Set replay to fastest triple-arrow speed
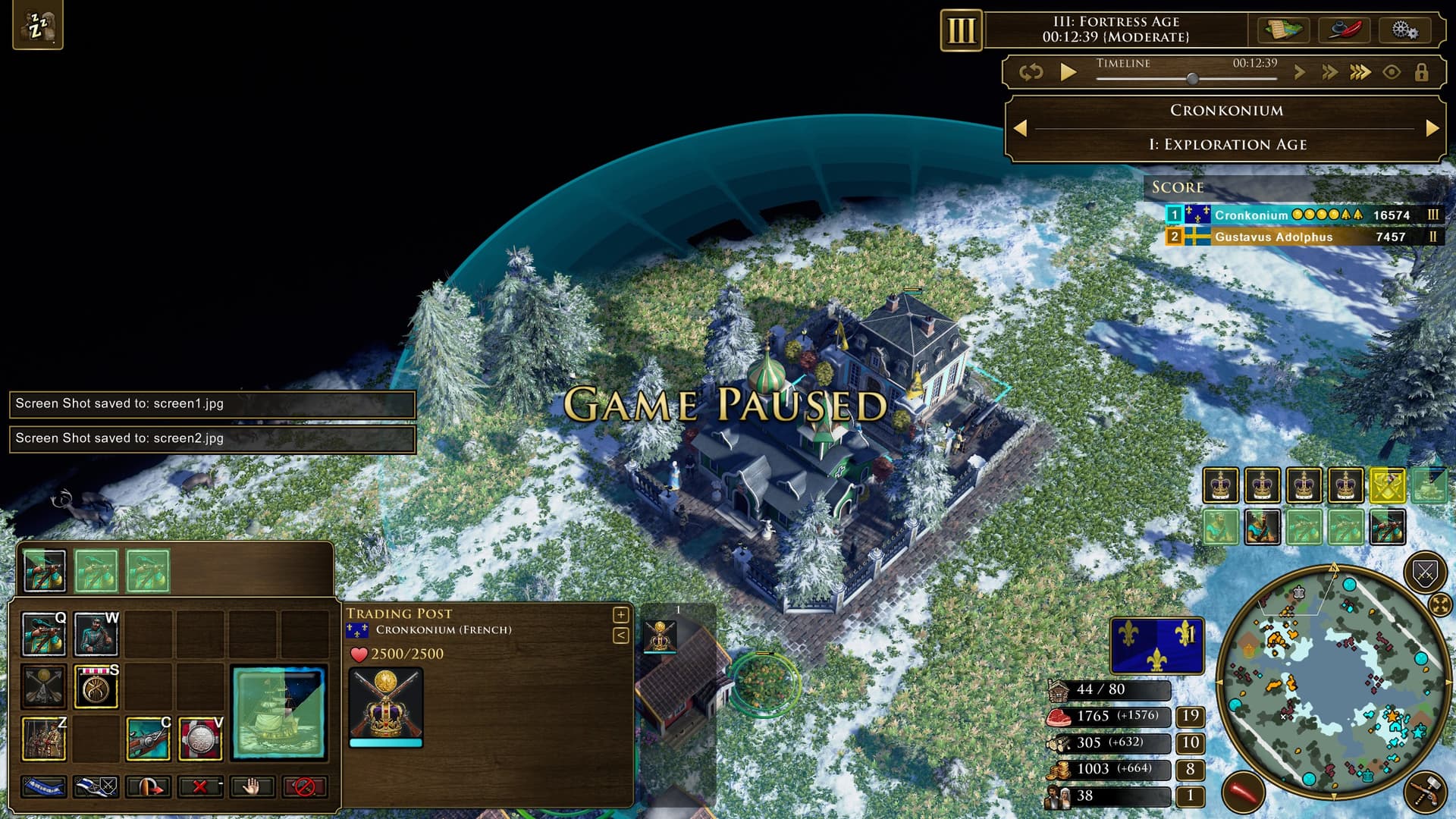This screenshot has height=819, width=1456. click(x=1360, y=72)
